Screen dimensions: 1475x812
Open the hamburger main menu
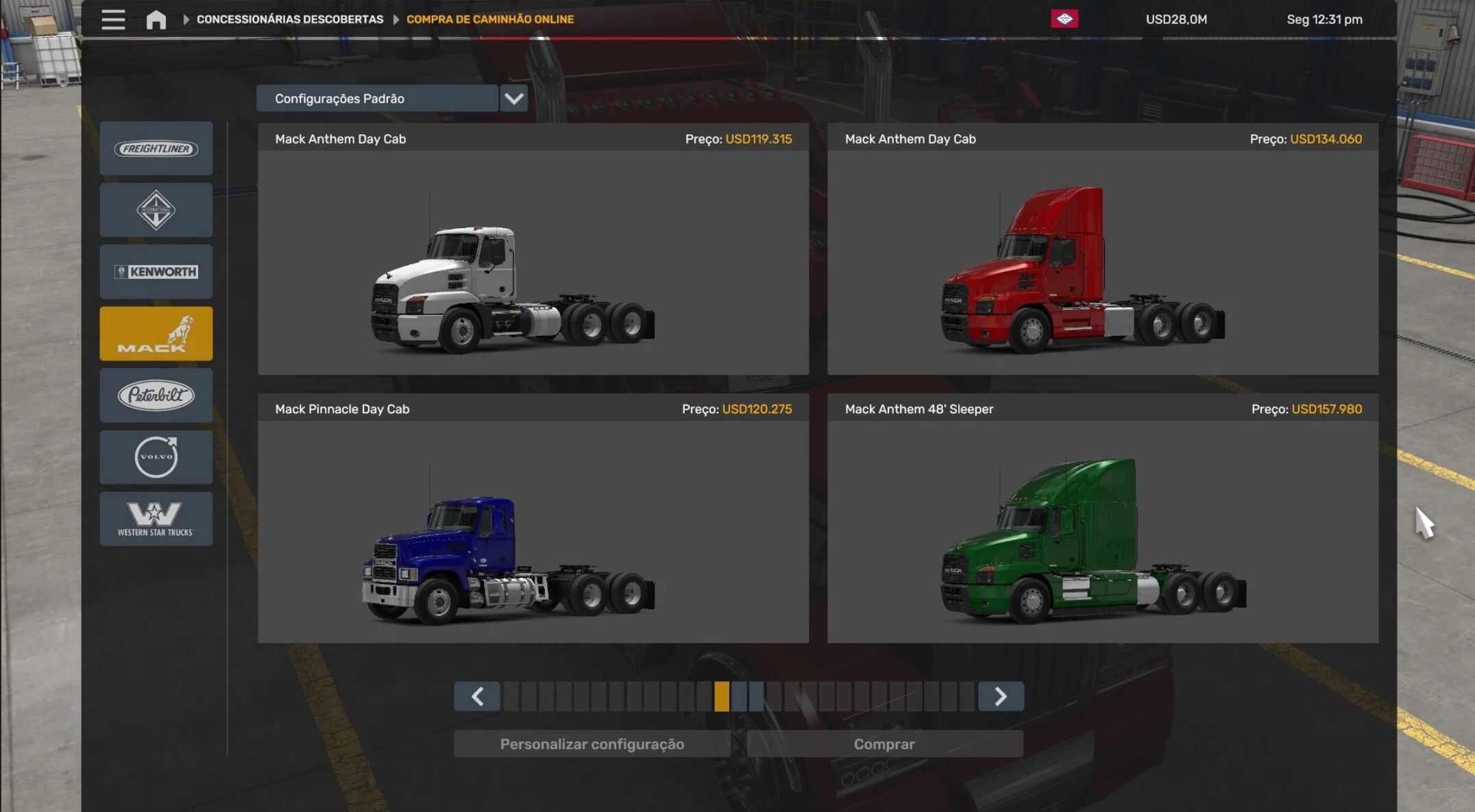(x=113, y=19)
